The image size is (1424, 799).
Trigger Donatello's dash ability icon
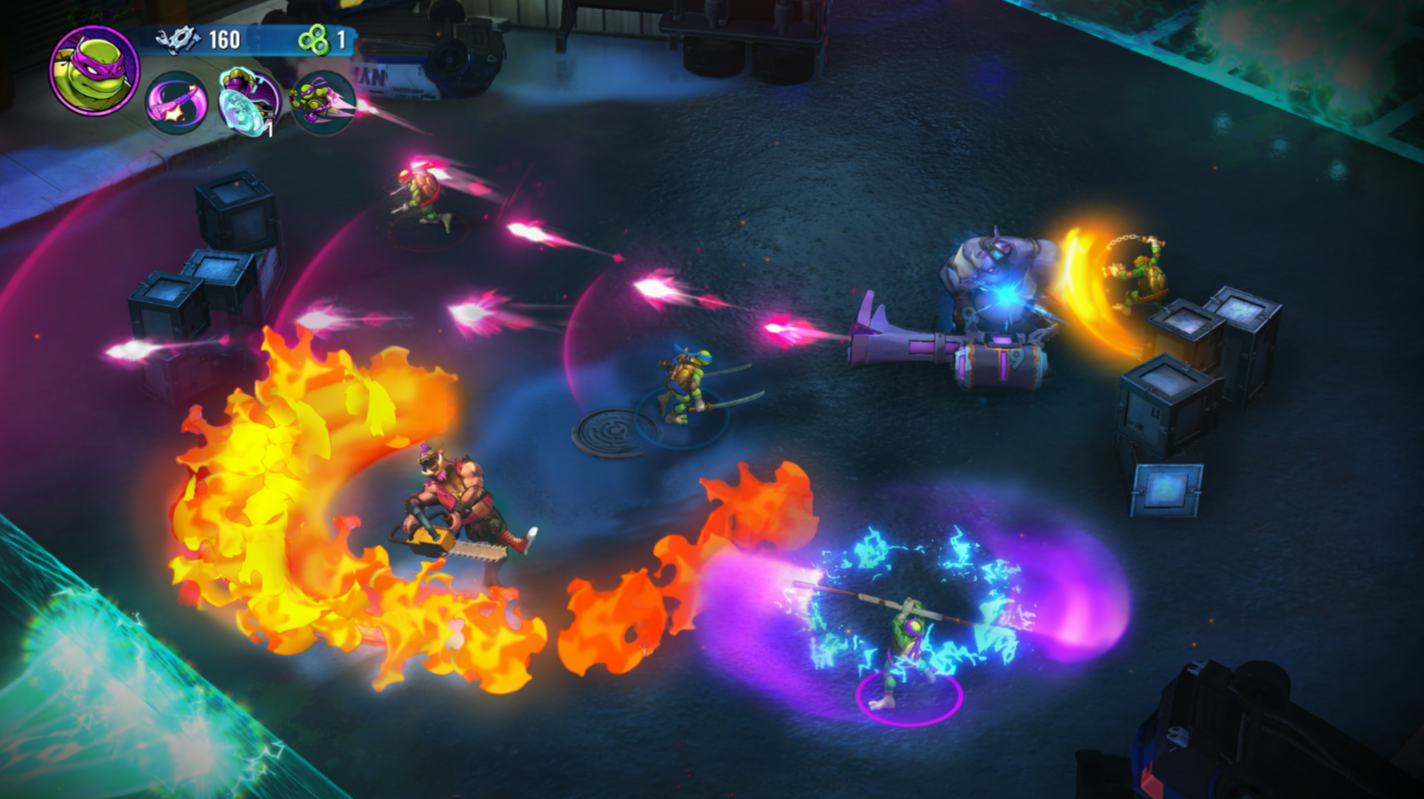pyautogui.click(x=322, y=102)
